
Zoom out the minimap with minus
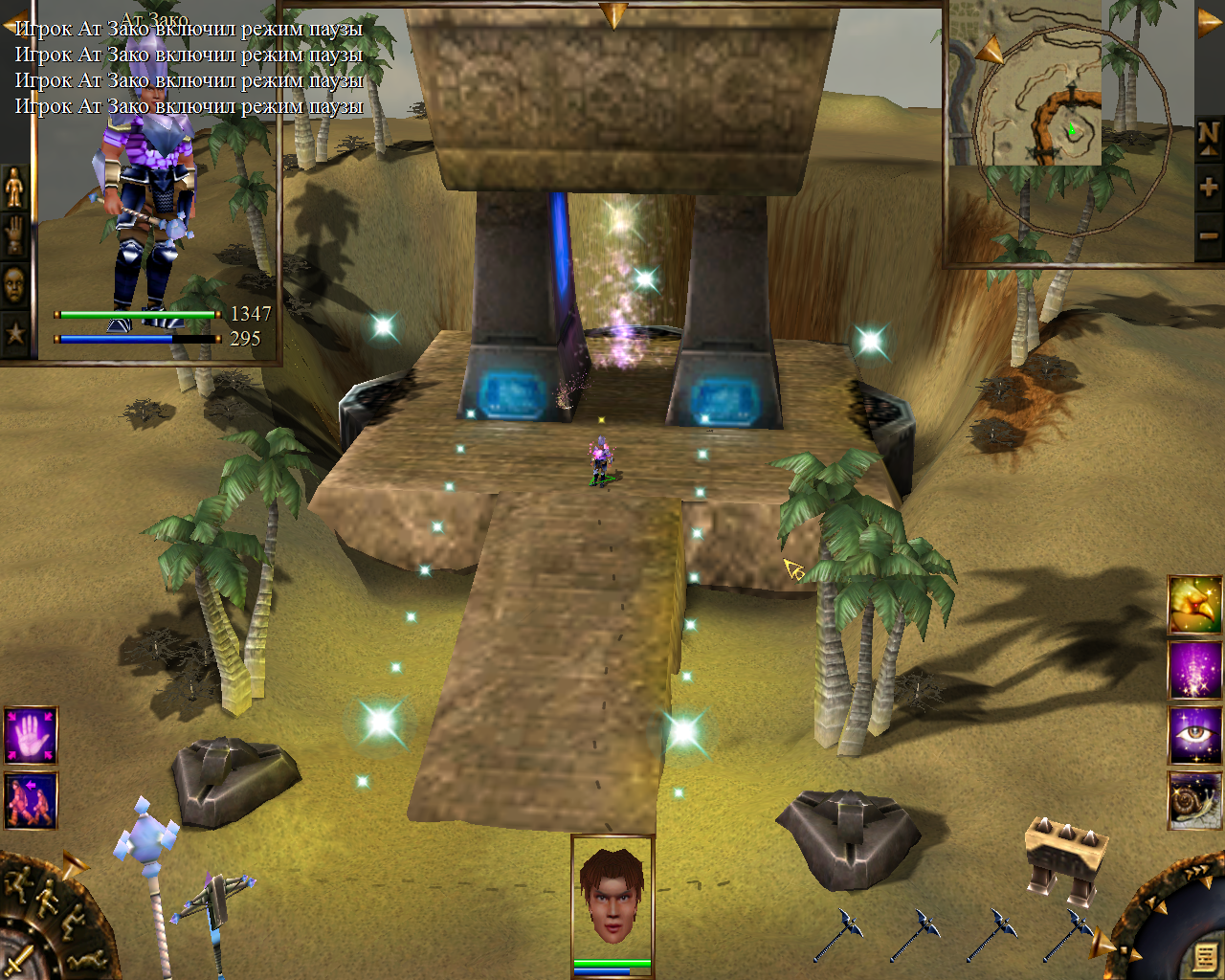[x=1208, y=235]
